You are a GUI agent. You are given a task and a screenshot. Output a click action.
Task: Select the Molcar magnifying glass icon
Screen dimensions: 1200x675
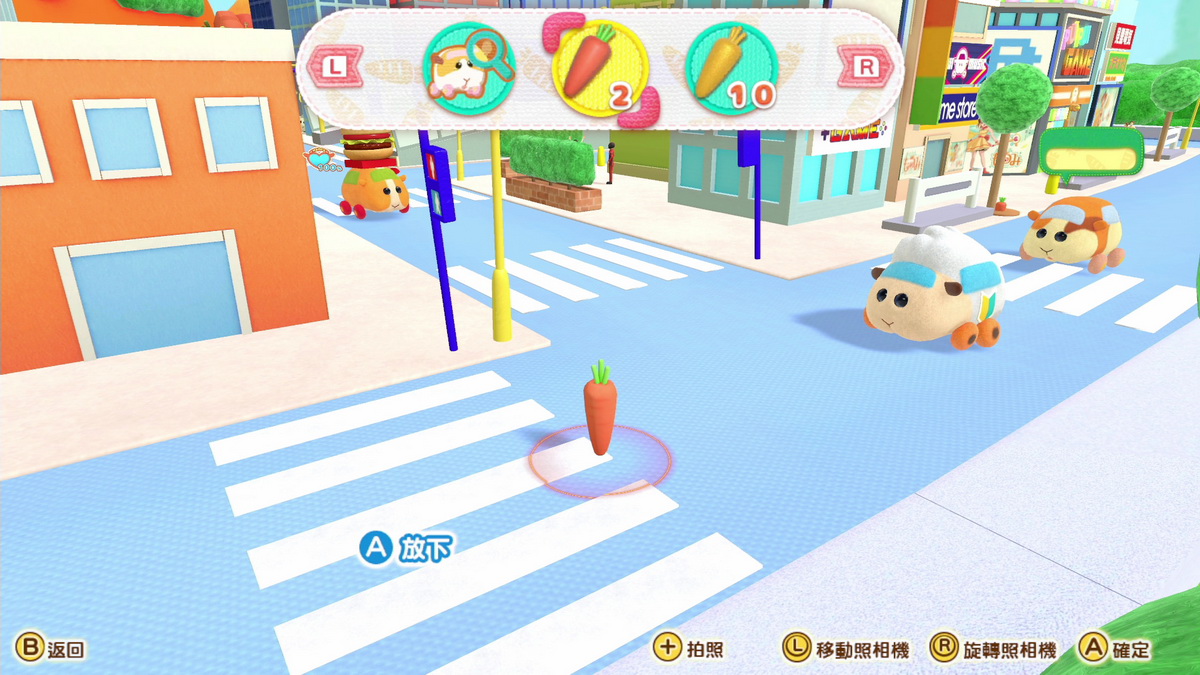(469, 68)
